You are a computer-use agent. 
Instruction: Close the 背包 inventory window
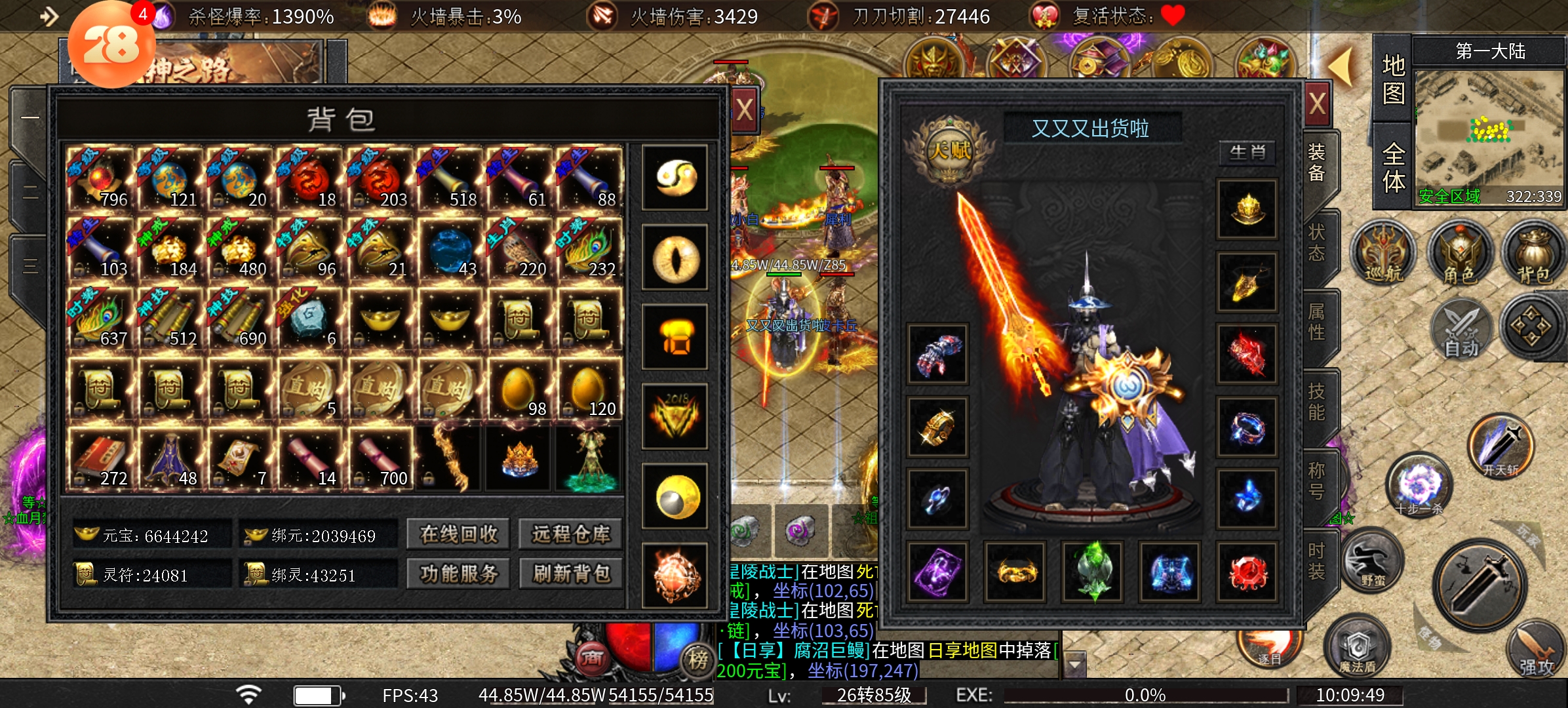pos(744,109)
